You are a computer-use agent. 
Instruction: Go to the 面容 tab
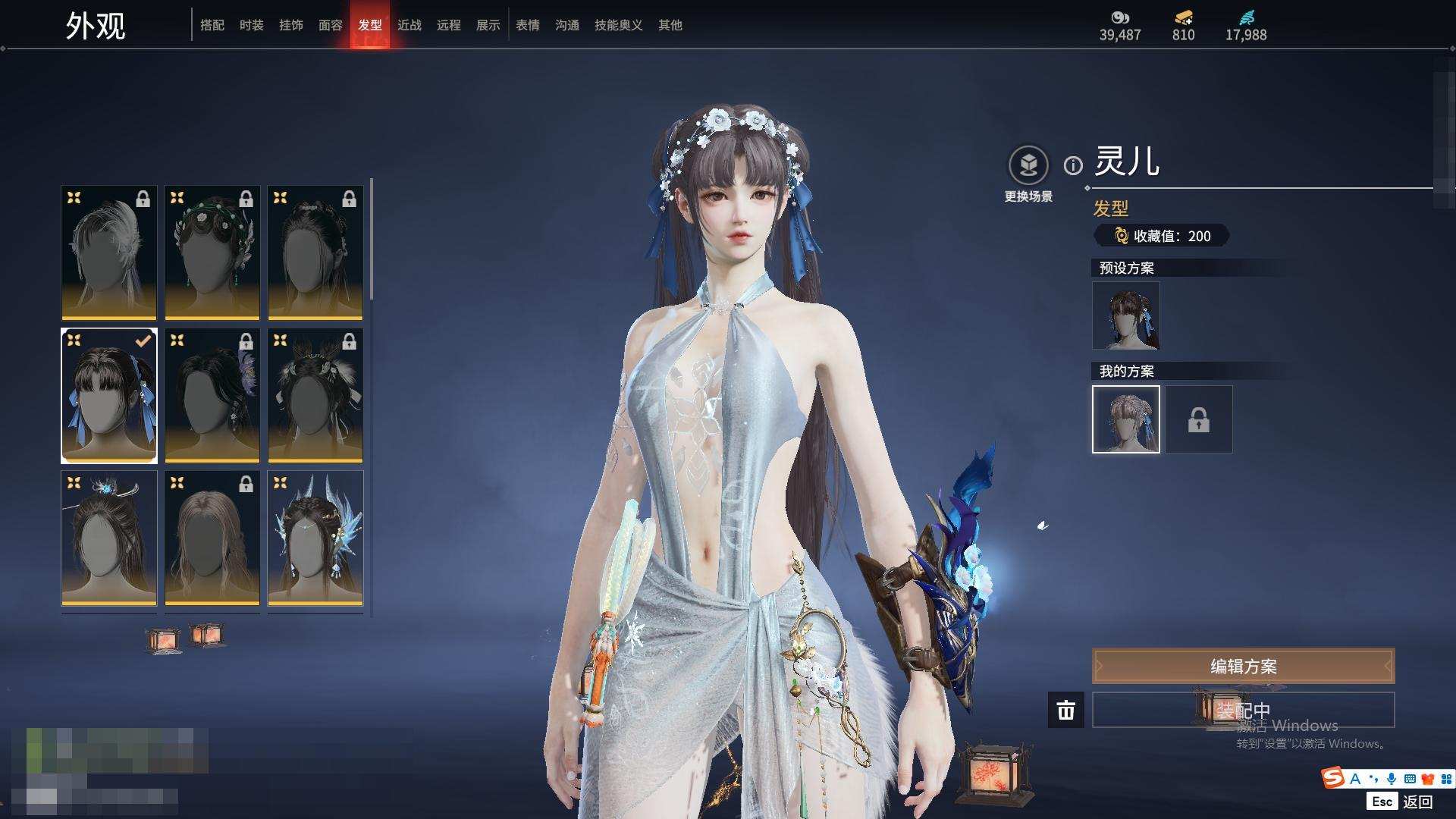tap(331, 25)
